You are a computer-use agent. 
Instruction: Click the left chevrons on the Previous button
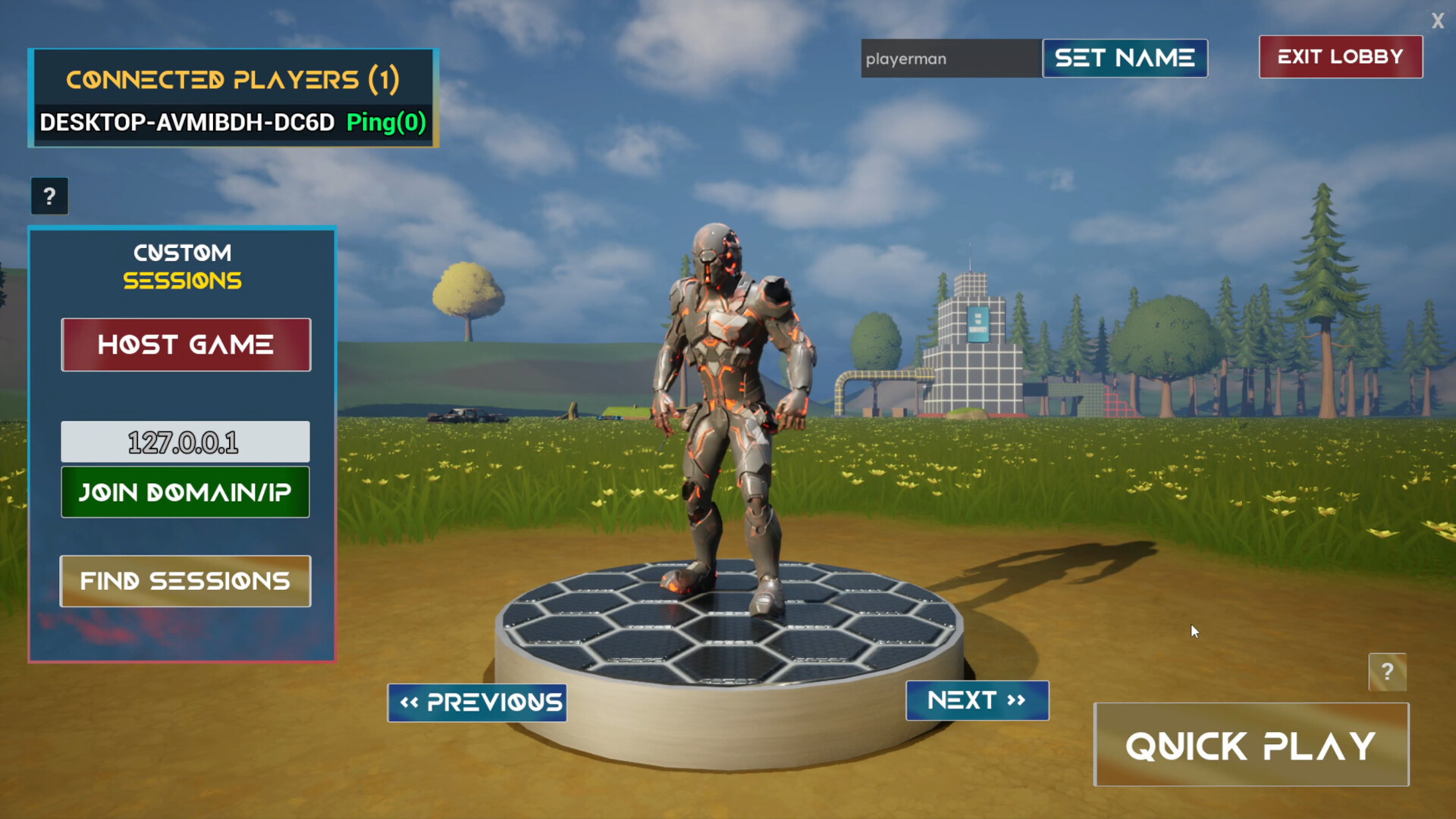[409, 701]
